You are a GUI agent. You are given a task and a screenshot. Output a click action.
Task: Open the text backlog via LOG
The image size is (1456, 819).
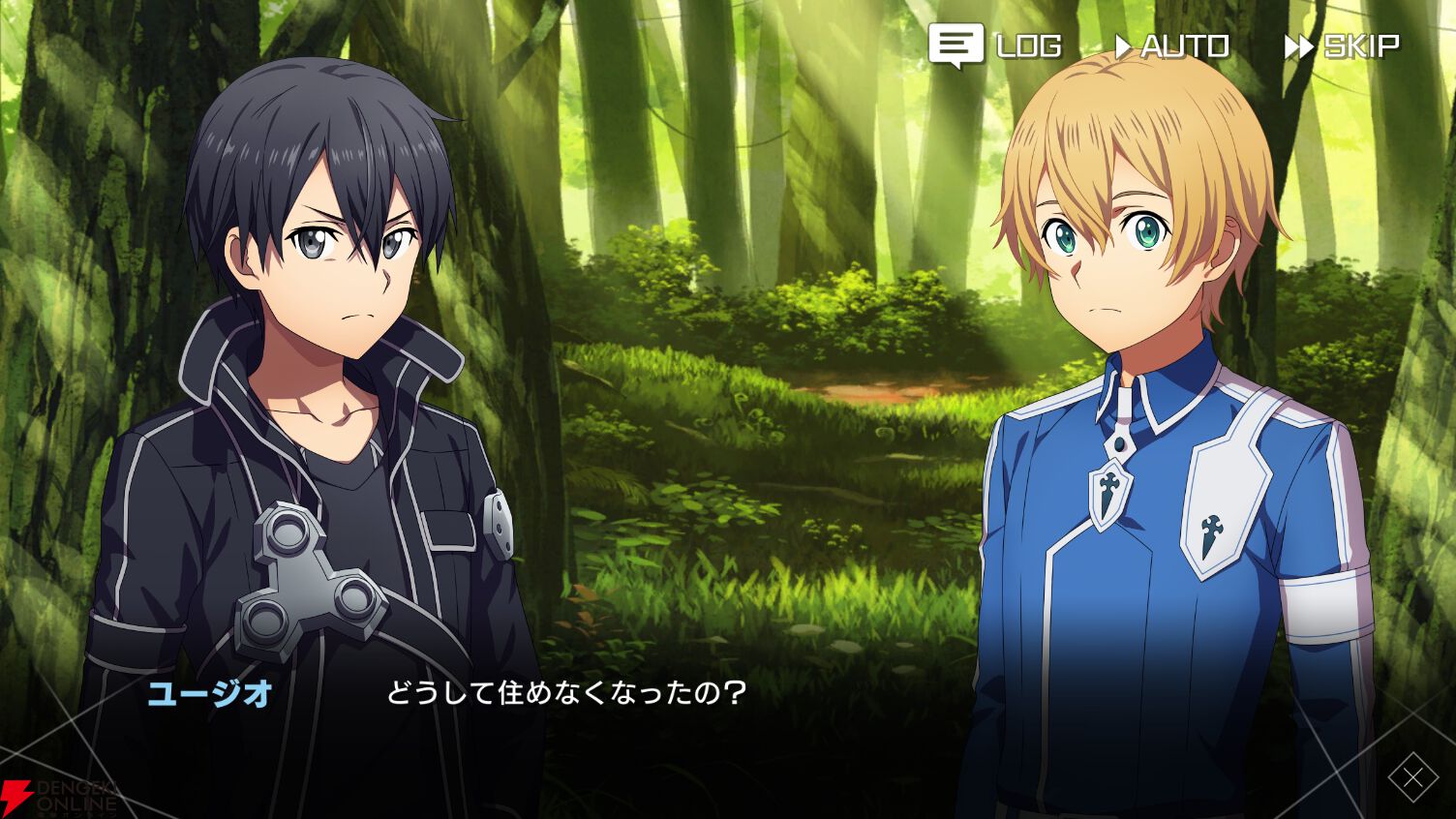pyautogui.click(x=1025, y=44)
